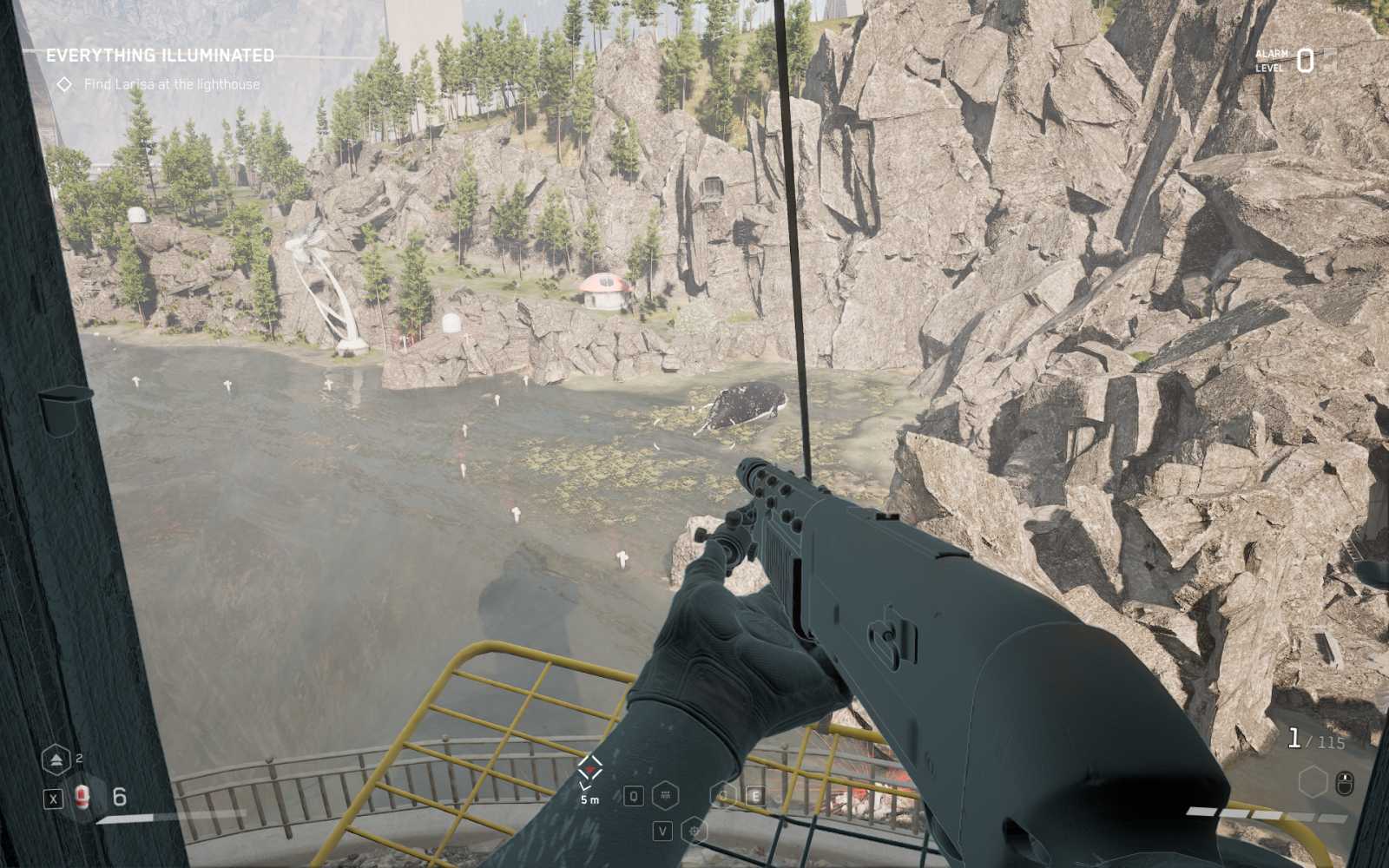Click the gear hexagon prompt near V key
This screenshot has width=1389, height=868.
[x=694, y=829]
